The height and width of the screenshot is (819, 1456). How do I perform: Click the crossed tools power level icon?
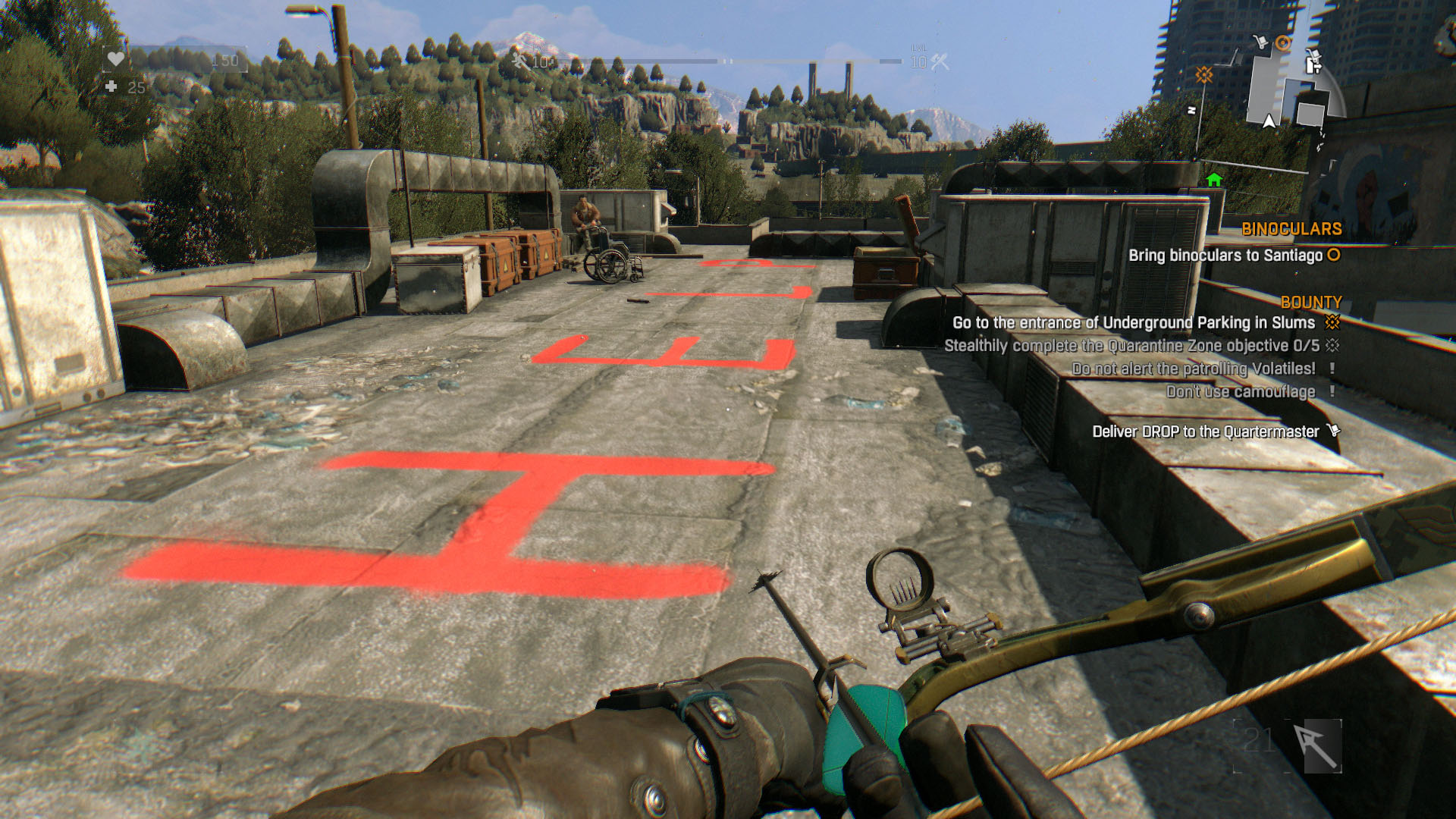point(940,62)
